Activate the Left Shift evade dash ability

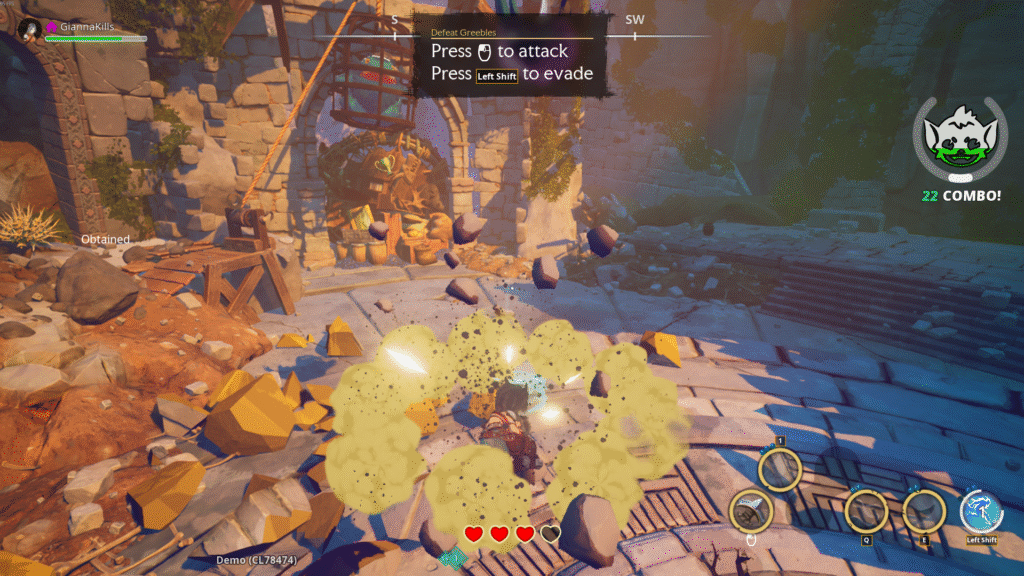981,512
